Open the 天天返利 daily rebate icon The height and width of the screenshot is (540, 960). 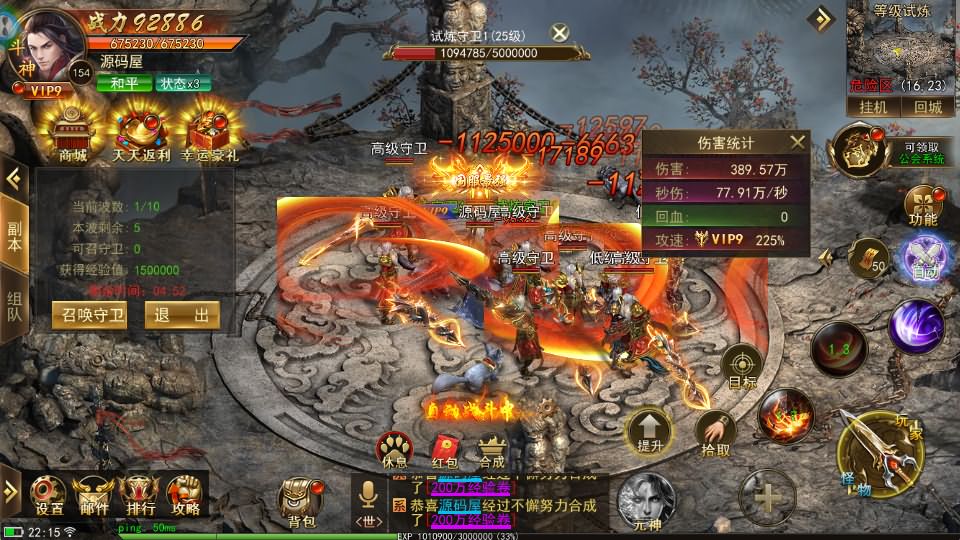(x=140, y=130)
